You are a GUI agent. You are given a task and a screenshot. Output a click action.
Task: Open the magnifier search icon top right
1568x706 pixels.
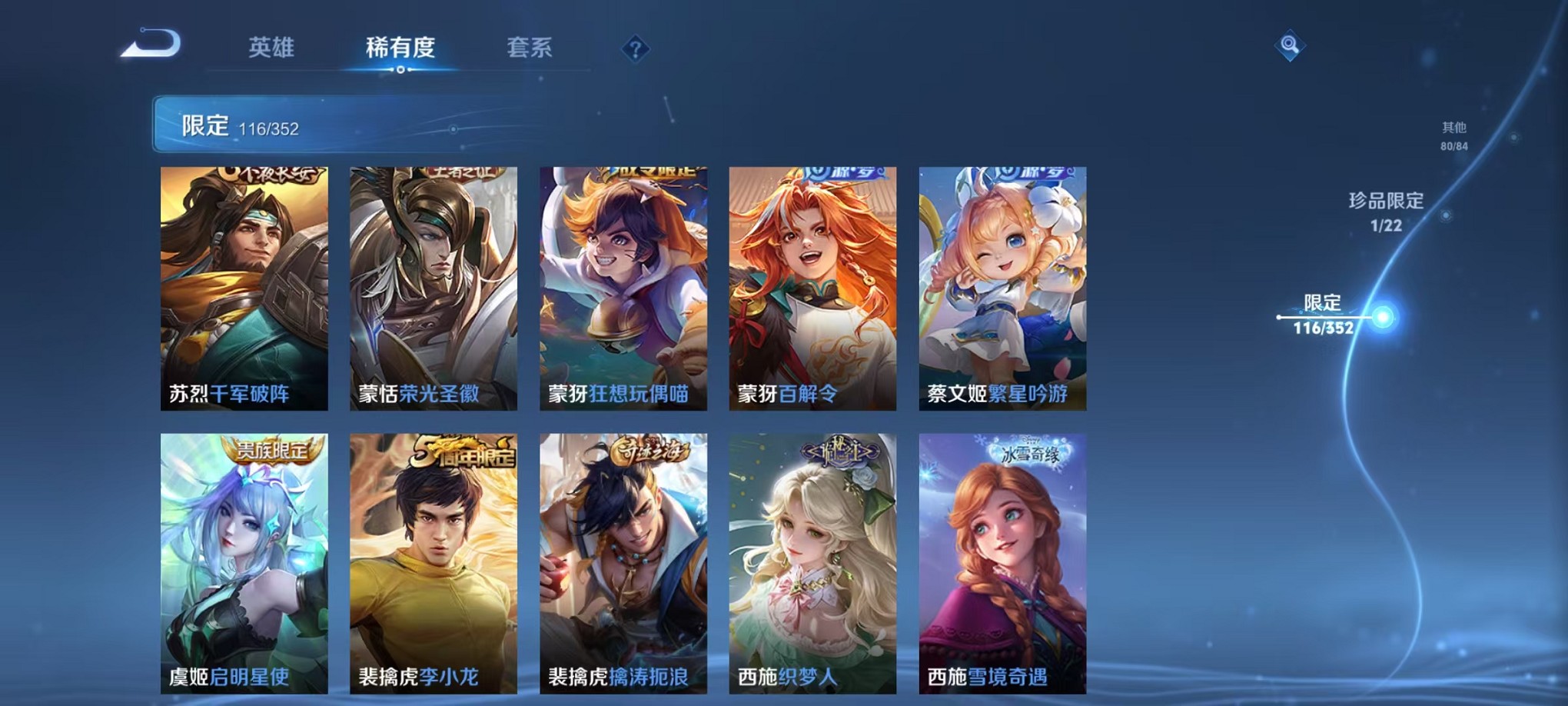point(1291,45)
